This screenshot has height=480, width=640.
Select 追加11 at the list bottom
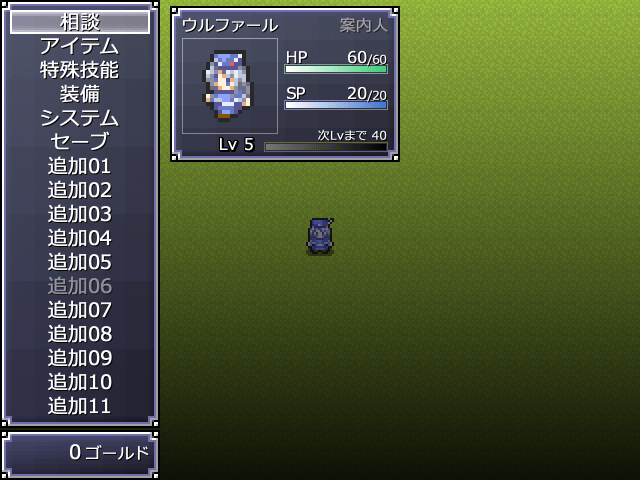[80, 406]
